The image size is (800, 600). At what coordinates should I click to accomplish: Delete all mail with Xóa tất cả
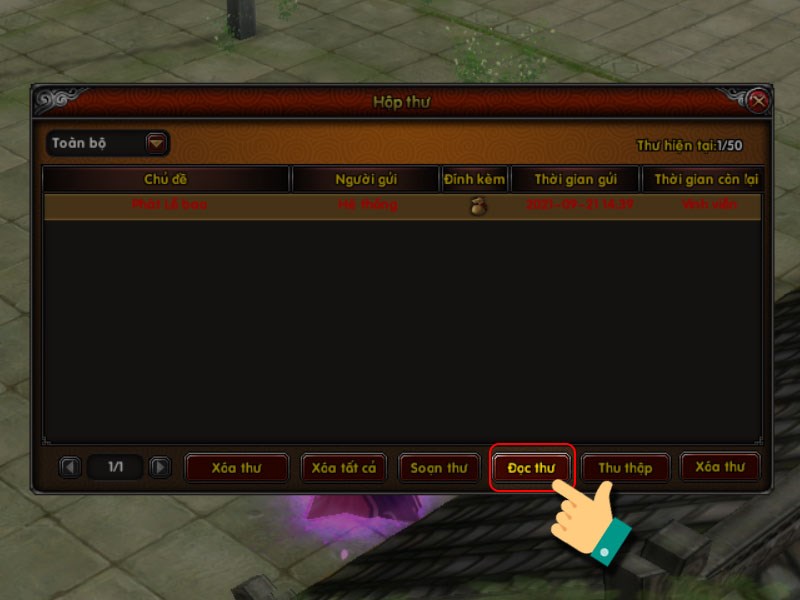pos(343,468)
